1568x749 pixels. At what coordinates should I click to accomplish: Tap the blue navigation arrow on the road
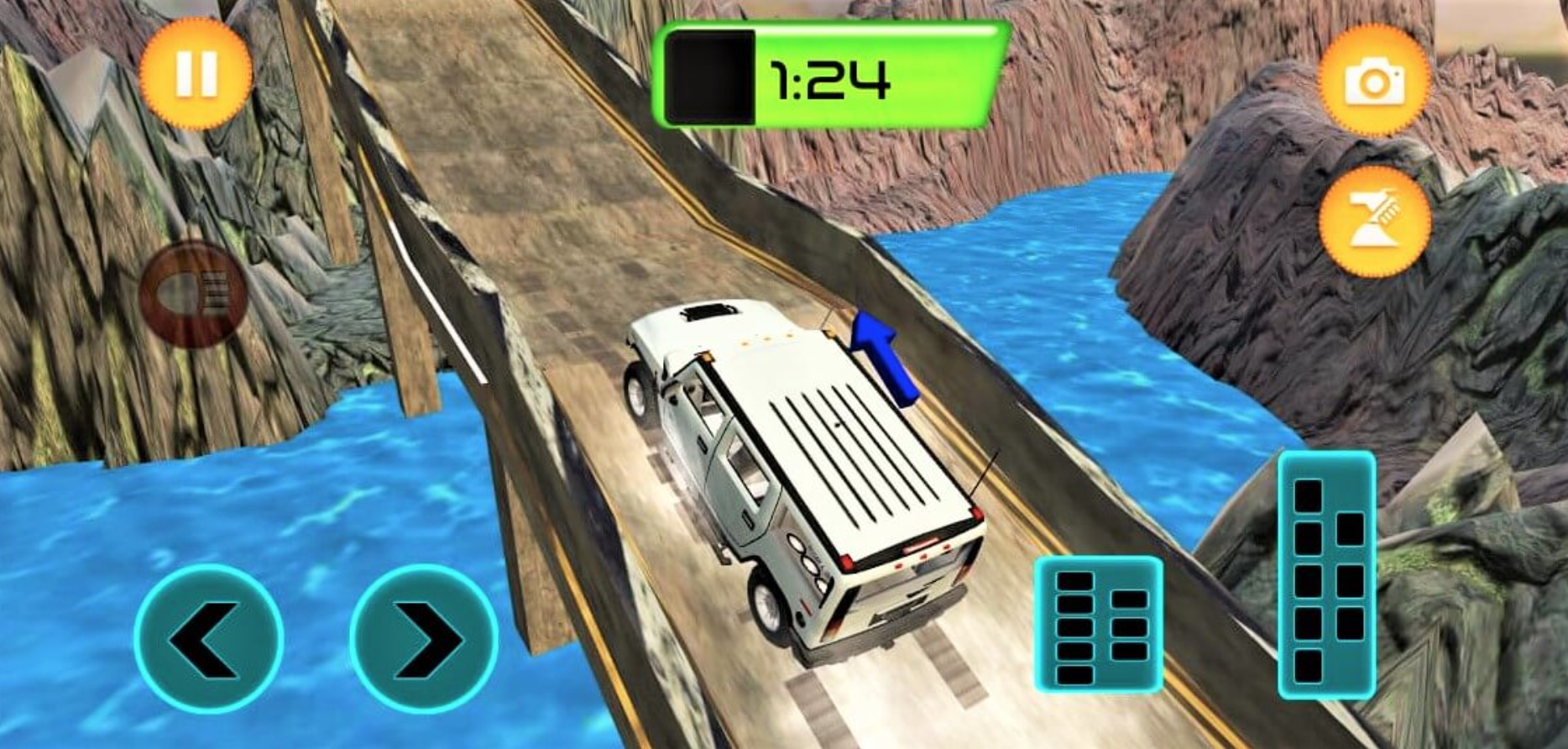[x=879, y=359]
